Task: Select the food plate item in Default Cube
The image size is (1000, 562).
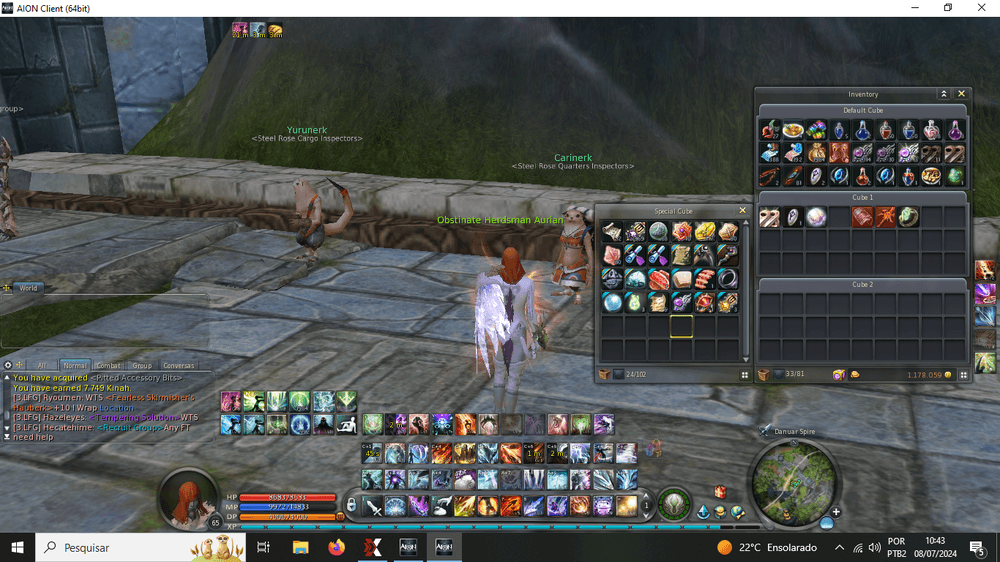Action: 793,130
